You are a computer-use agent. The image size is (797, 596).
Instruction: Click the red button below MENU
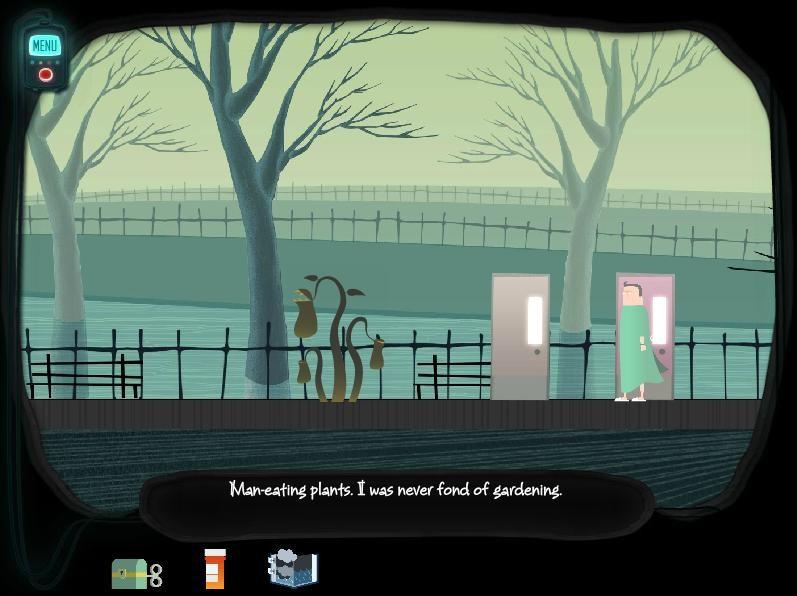[x=45, y=75]
